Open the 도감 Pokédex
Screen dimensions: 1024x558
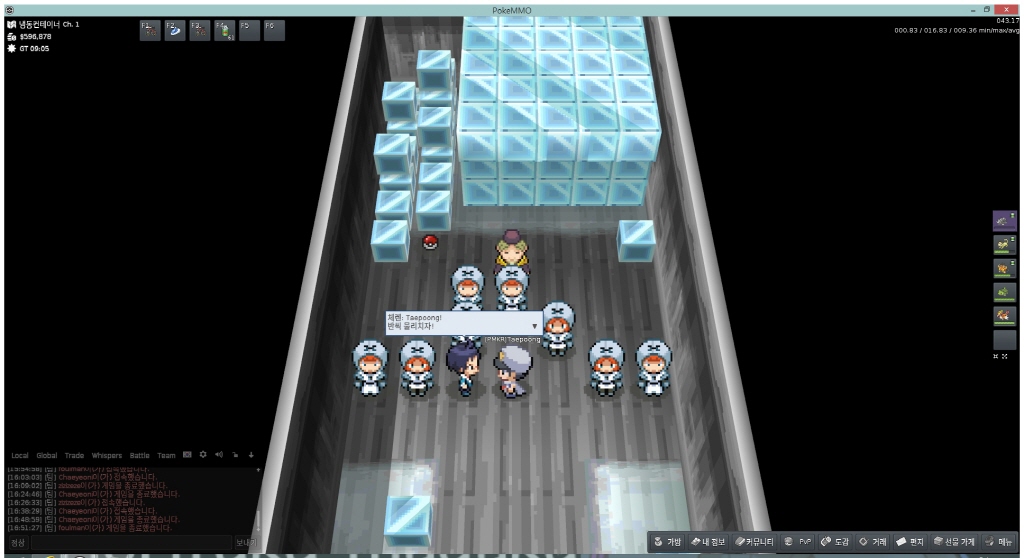tap(835, 542)
